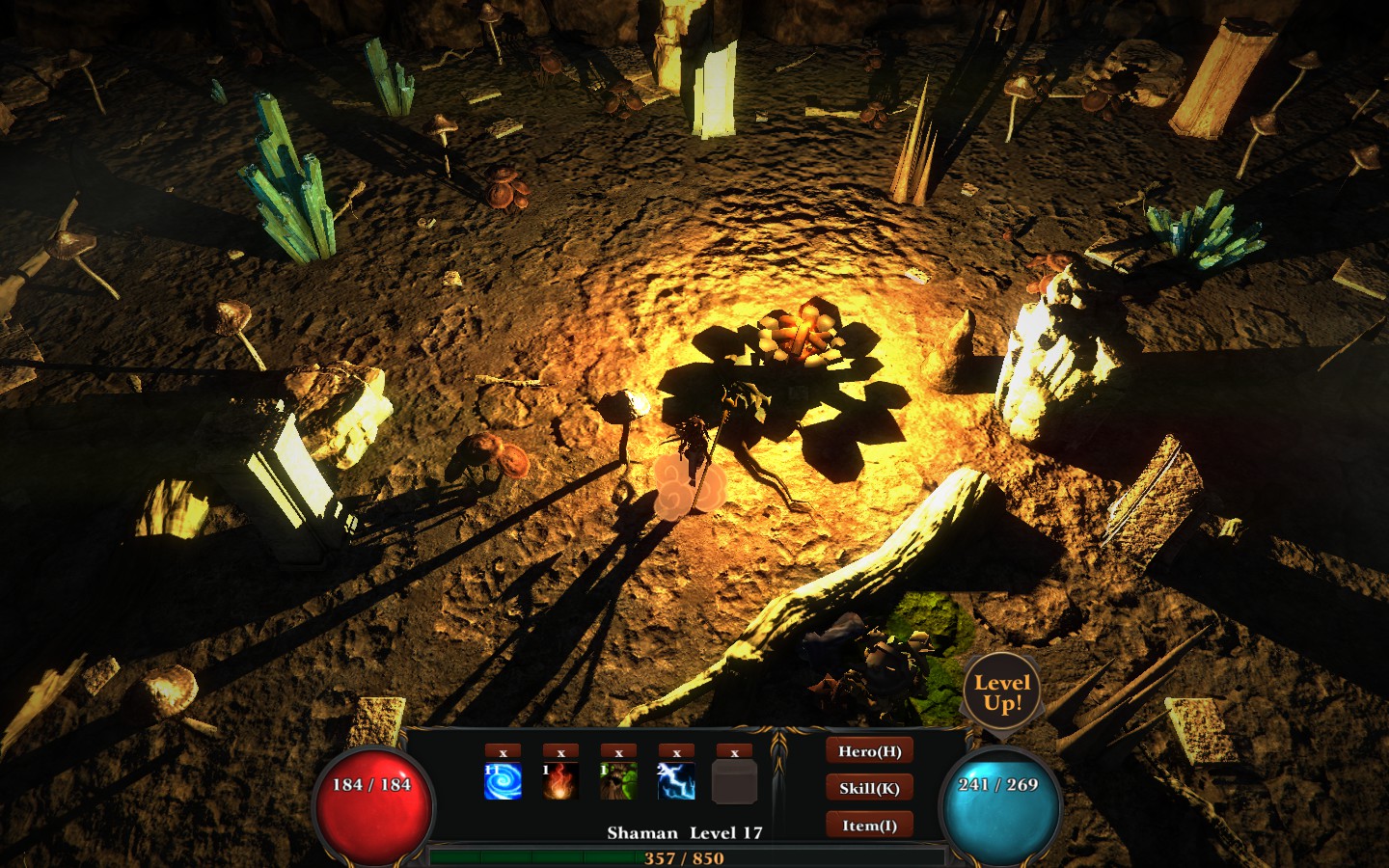Clear the fire skill using its x button
Screen dimensions: 1389x868
pyautogui.click(x=560, y=752)
